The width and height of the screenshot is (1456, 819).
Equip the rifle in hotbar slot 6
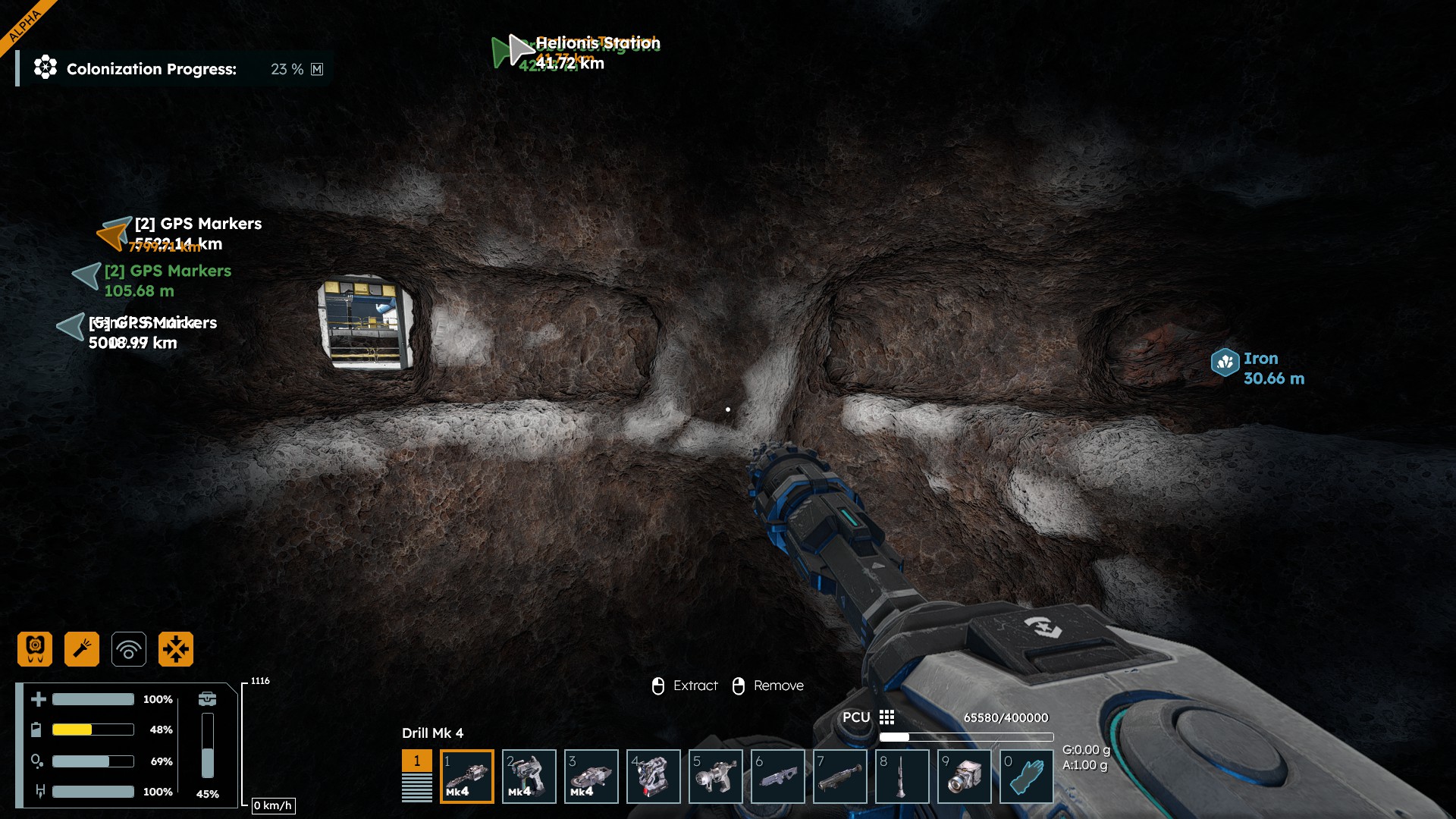click(x=778, y=776)
